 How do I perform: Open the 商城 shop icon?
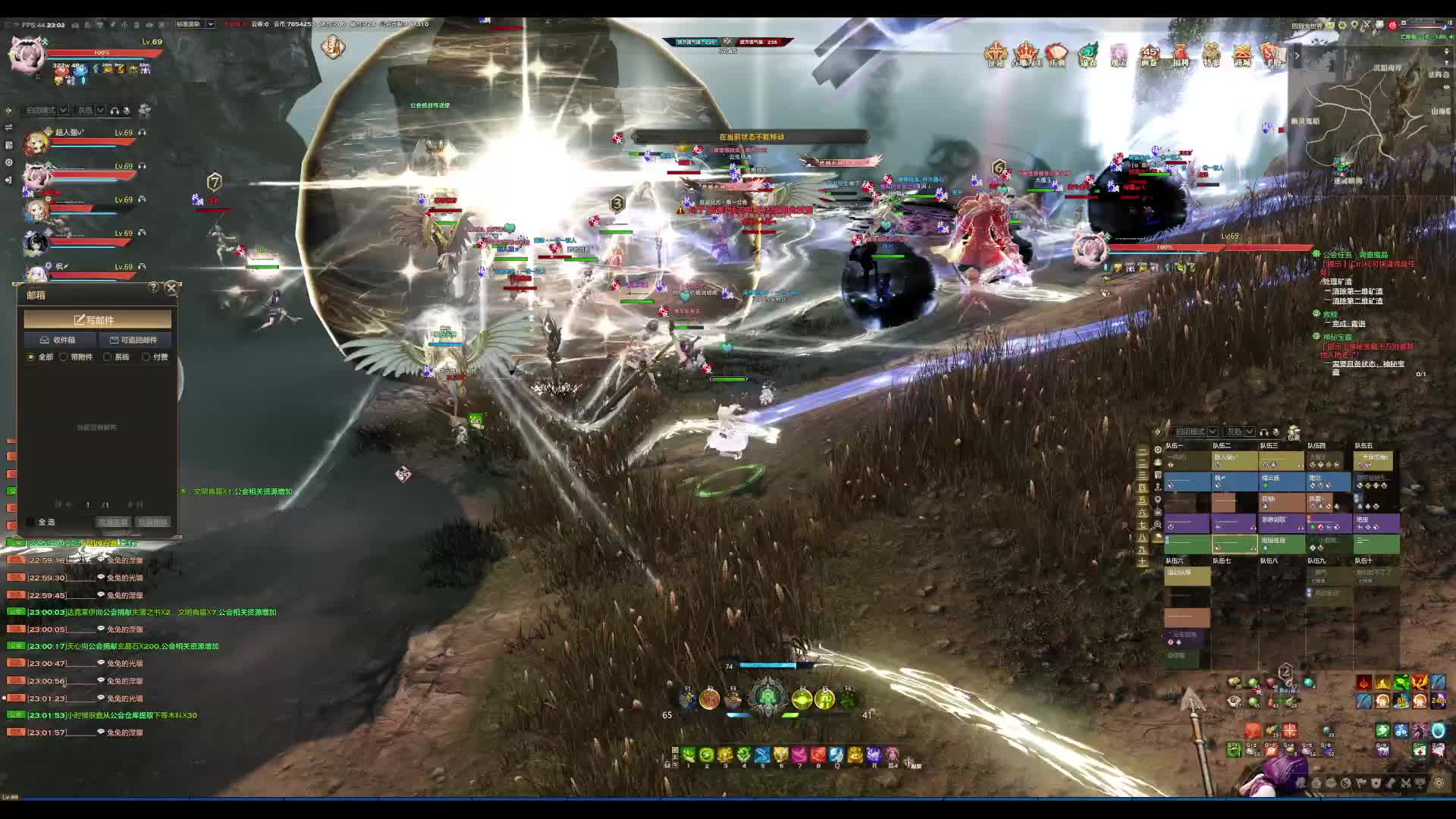coord(1242,55)
